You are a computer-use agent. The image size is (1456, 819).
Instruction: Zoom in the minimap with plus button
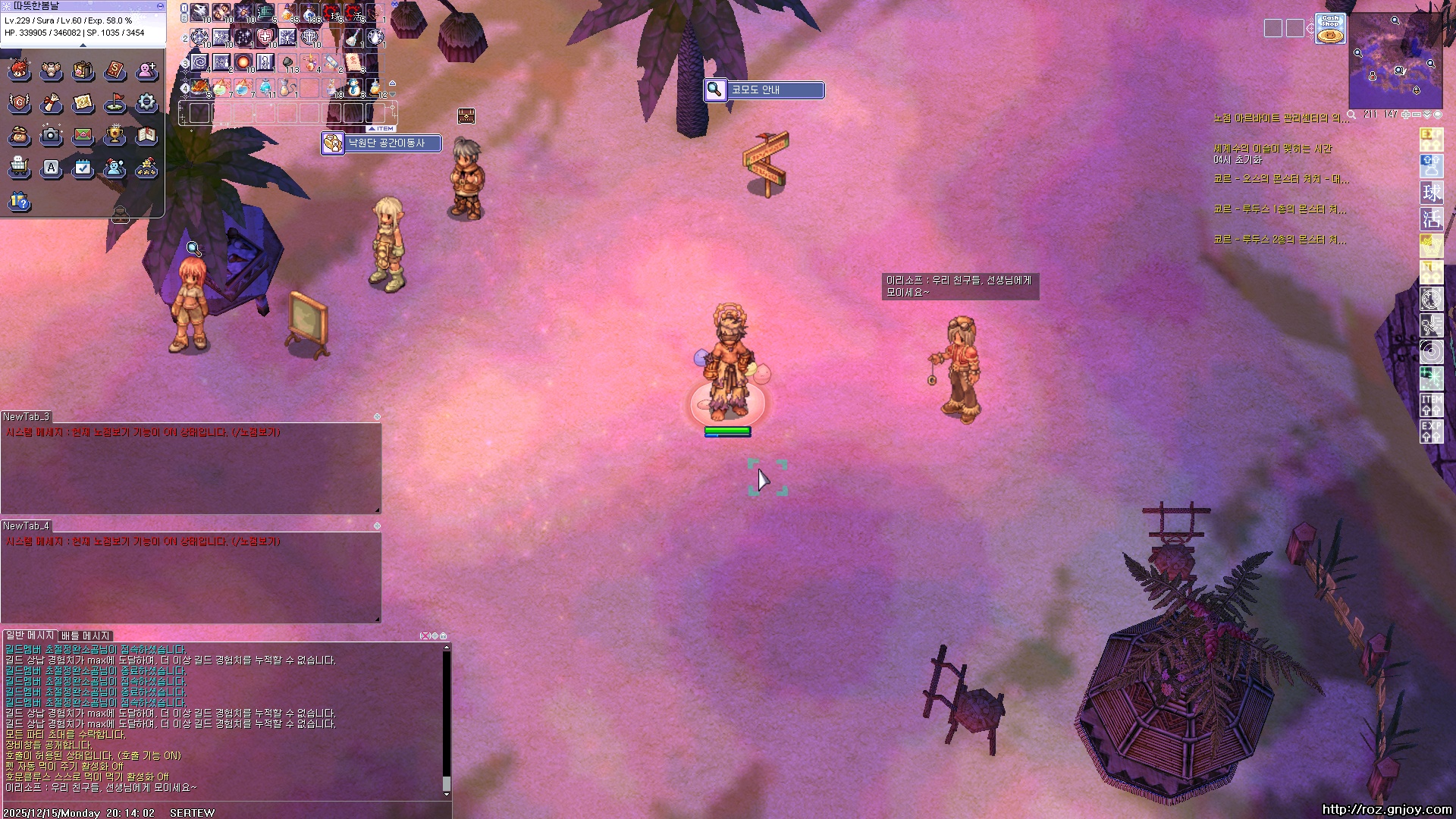tap(1405, 115)
